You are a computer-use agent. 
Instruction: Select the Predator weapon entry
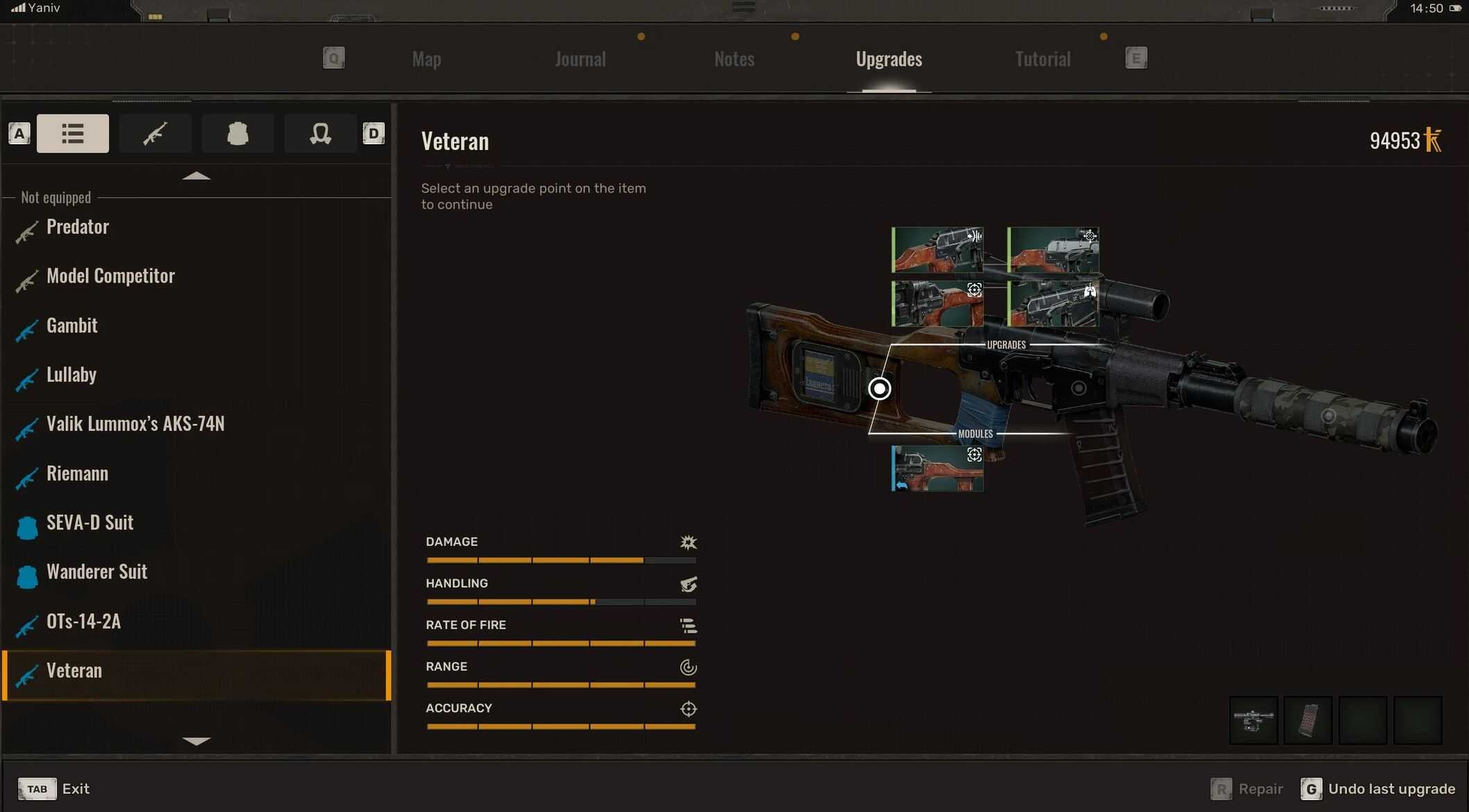[78, 227]
